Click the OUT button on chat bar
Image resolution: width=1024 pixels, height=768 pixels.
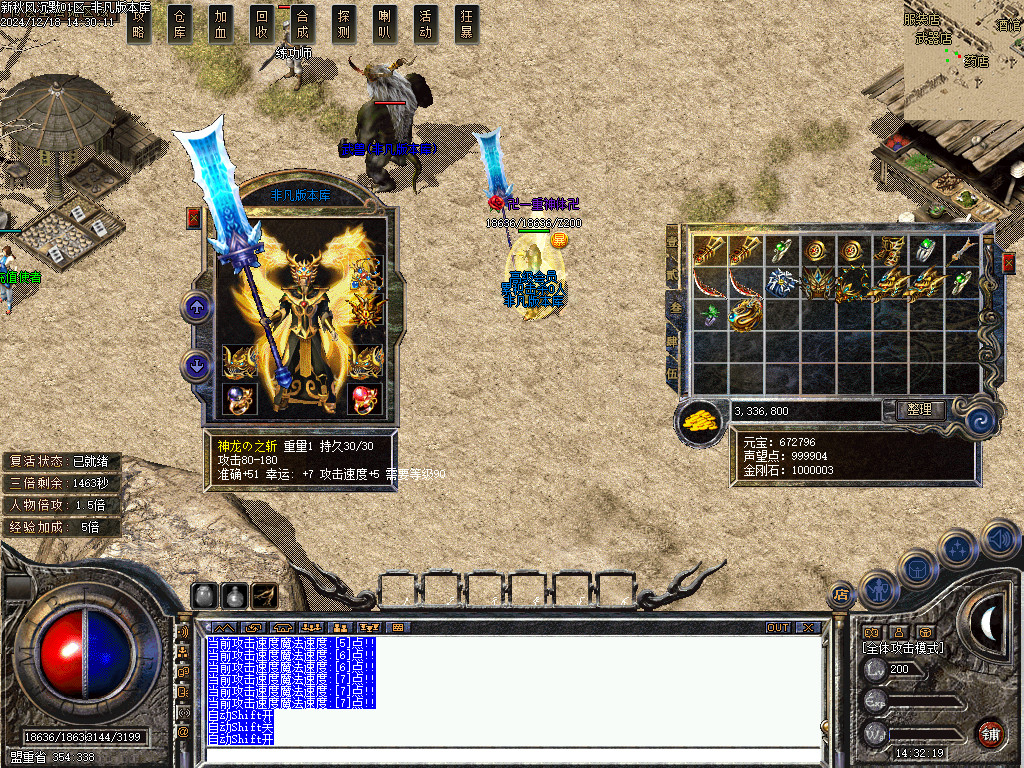tap(778, 627)
